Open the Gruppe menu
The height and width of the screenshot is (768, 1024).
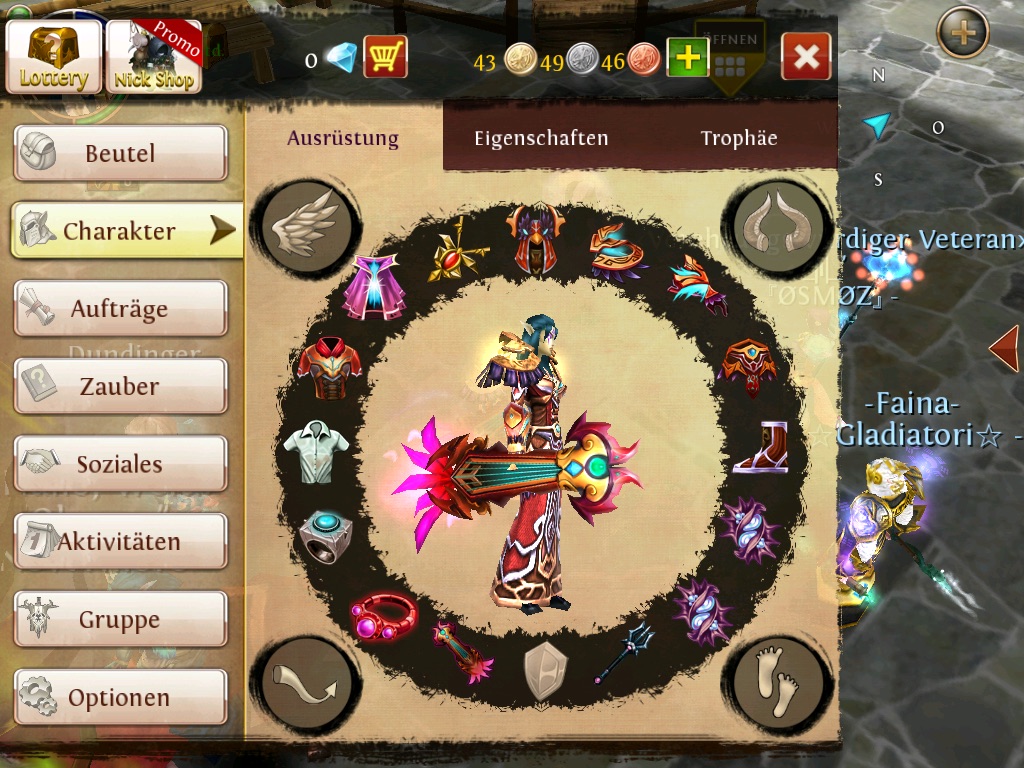[120, 619]
